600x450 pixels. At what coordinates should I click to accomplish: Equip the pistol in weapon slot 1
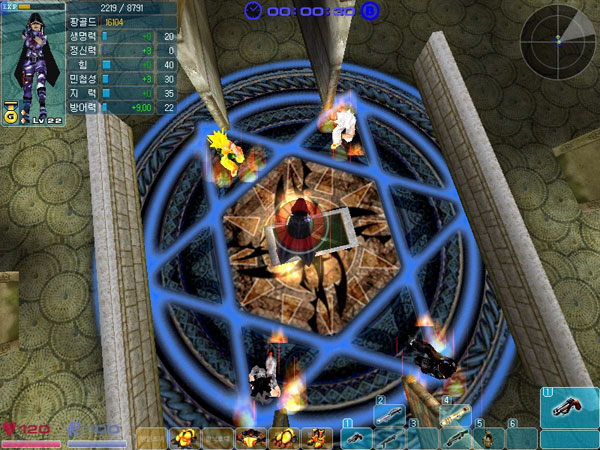(x=357, y=437)
